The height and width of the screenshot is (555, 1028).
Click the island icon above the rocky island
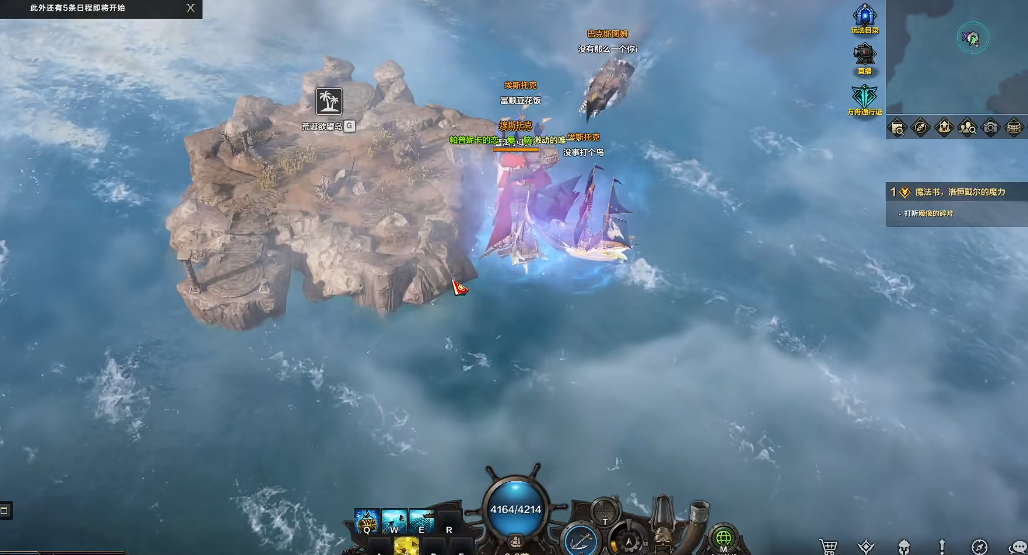(x=328, y=100)
